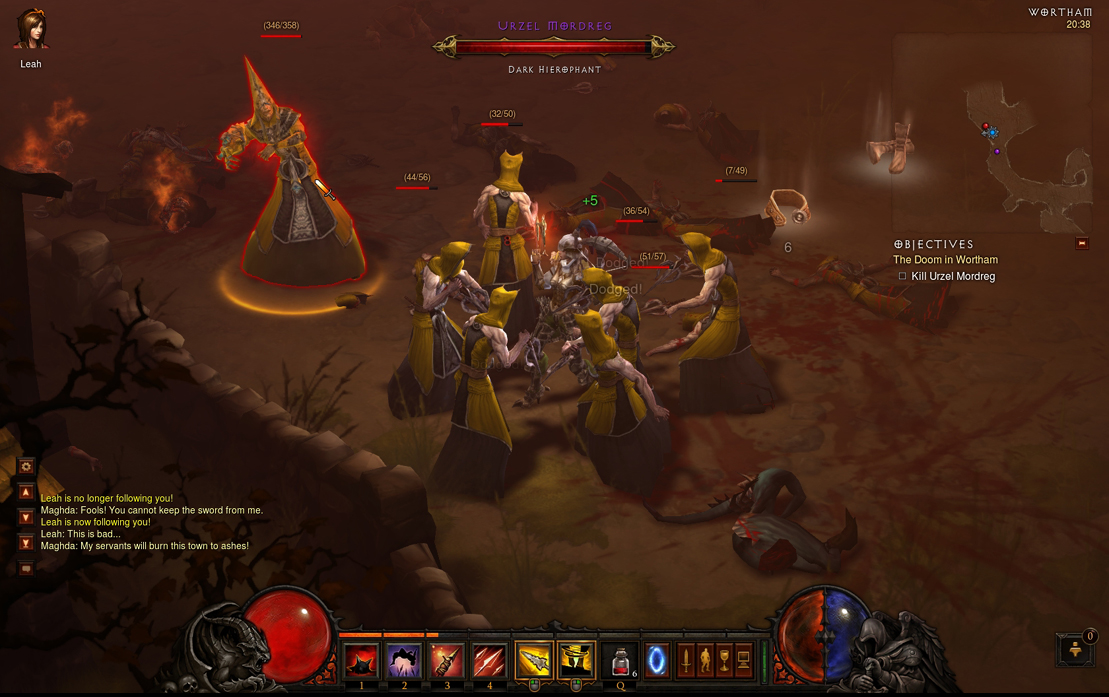Select the golden dart primary mouse skill

(534, 661)
